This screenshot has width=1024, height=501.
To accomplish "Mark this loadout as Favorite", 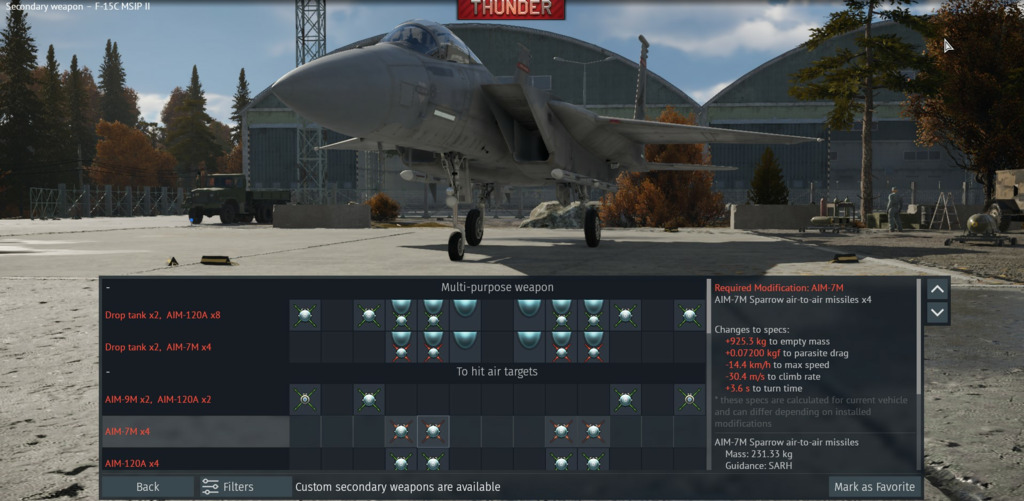I will 874,487.
